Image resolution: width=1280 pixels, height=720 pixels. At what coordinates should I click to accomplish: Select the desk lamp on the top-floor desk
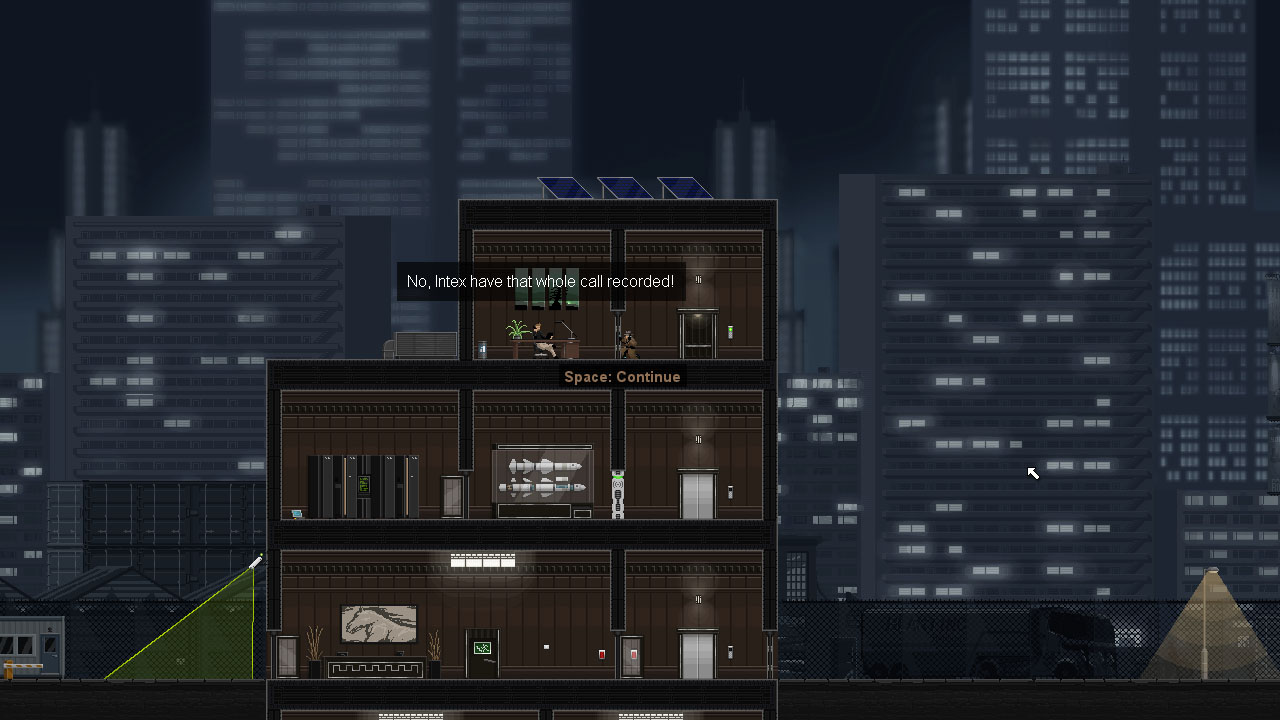tap(566, 330)
